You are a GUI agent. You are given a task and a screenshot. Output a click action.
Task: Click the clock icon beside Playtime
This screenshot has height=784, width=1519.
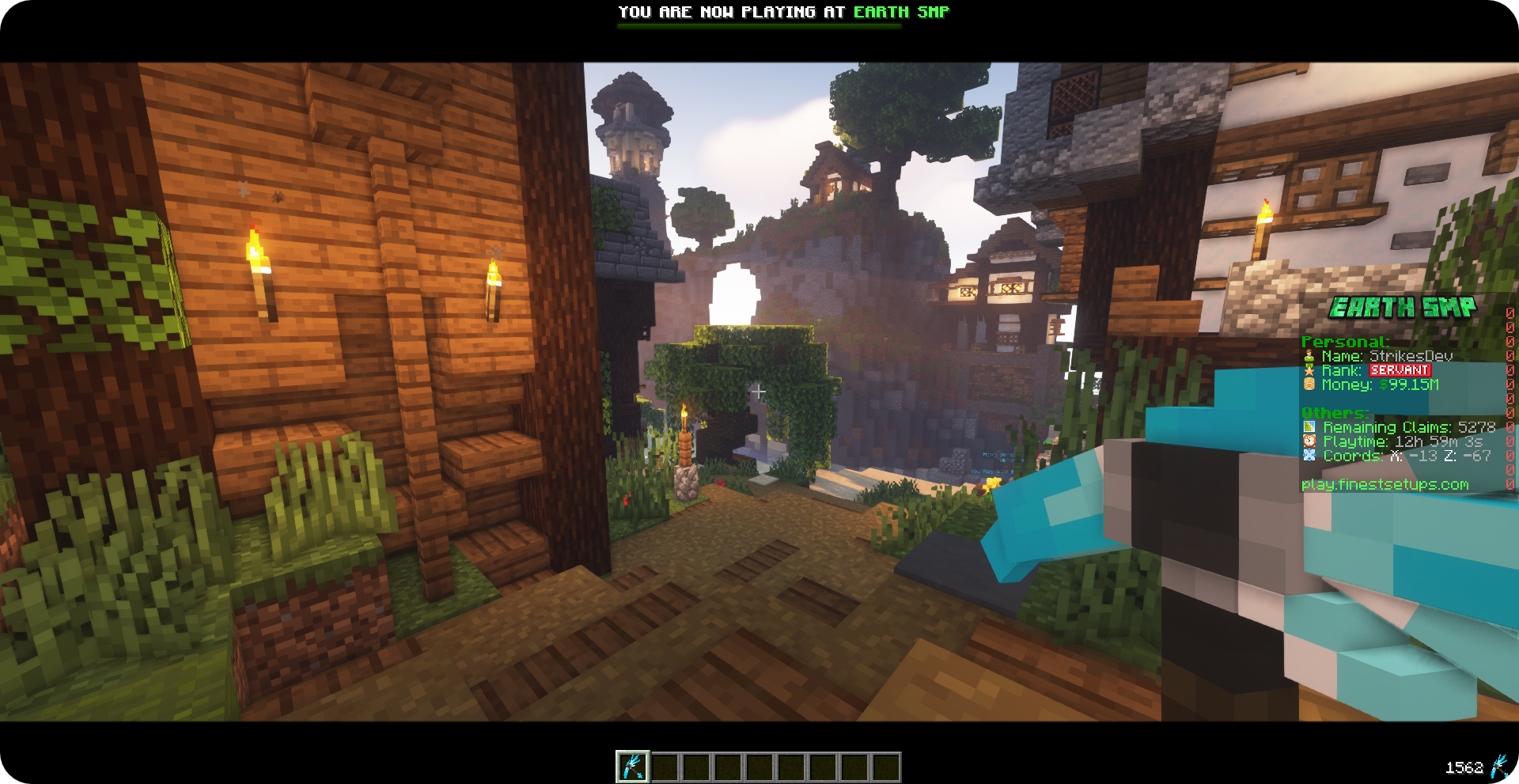click(1309, 441)
